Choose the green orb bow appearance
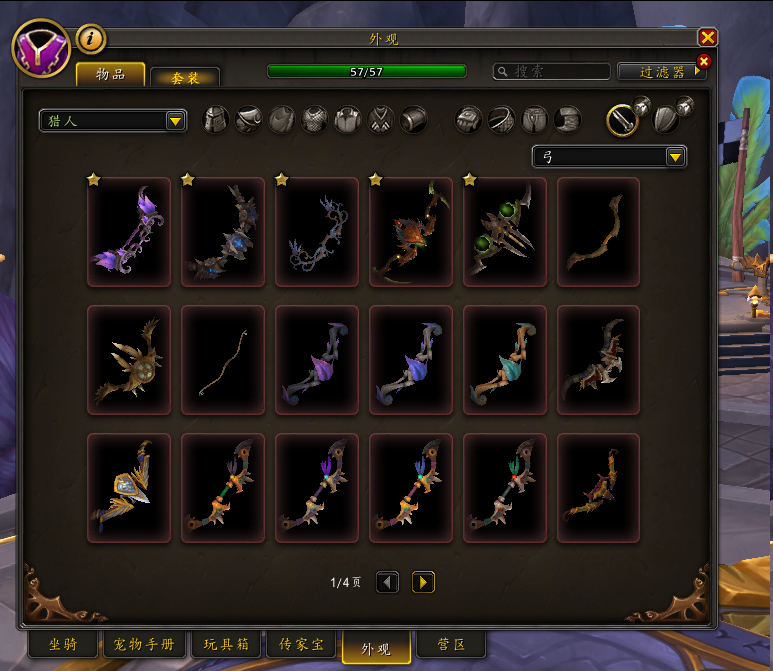The height and width of the screenshot is (671, 773). click(x=505, y=232)
